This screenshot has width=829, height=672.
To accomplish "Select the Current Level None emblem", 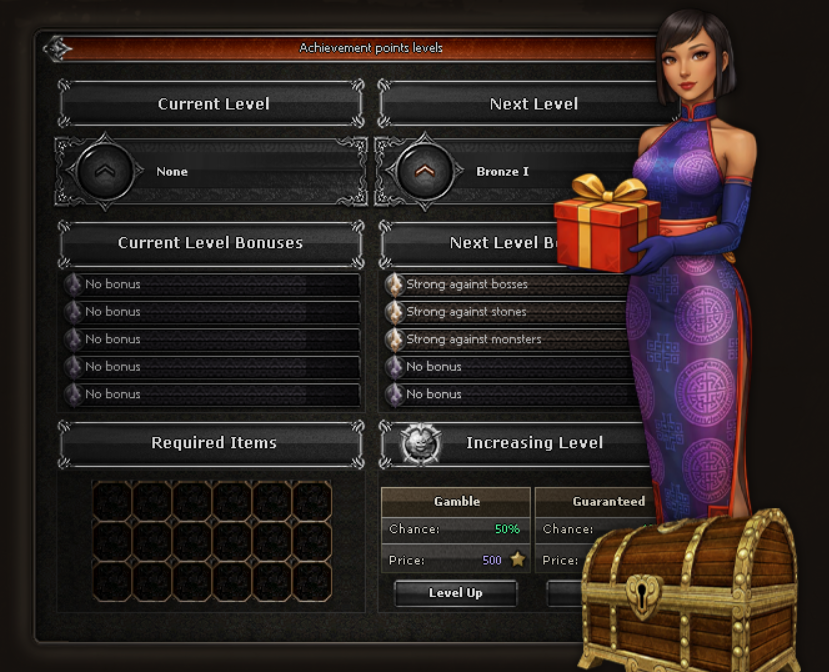I will pyautogui.click(x=104, y=172).
